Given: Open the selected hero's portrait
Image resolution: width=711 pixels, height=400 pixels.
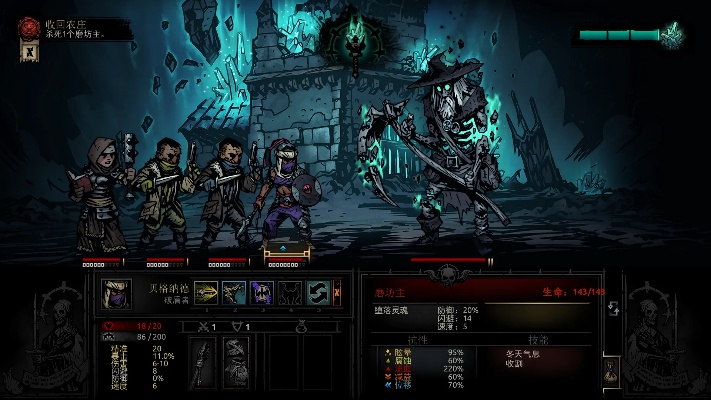Looking at the screenshot, I should point(117,293).
